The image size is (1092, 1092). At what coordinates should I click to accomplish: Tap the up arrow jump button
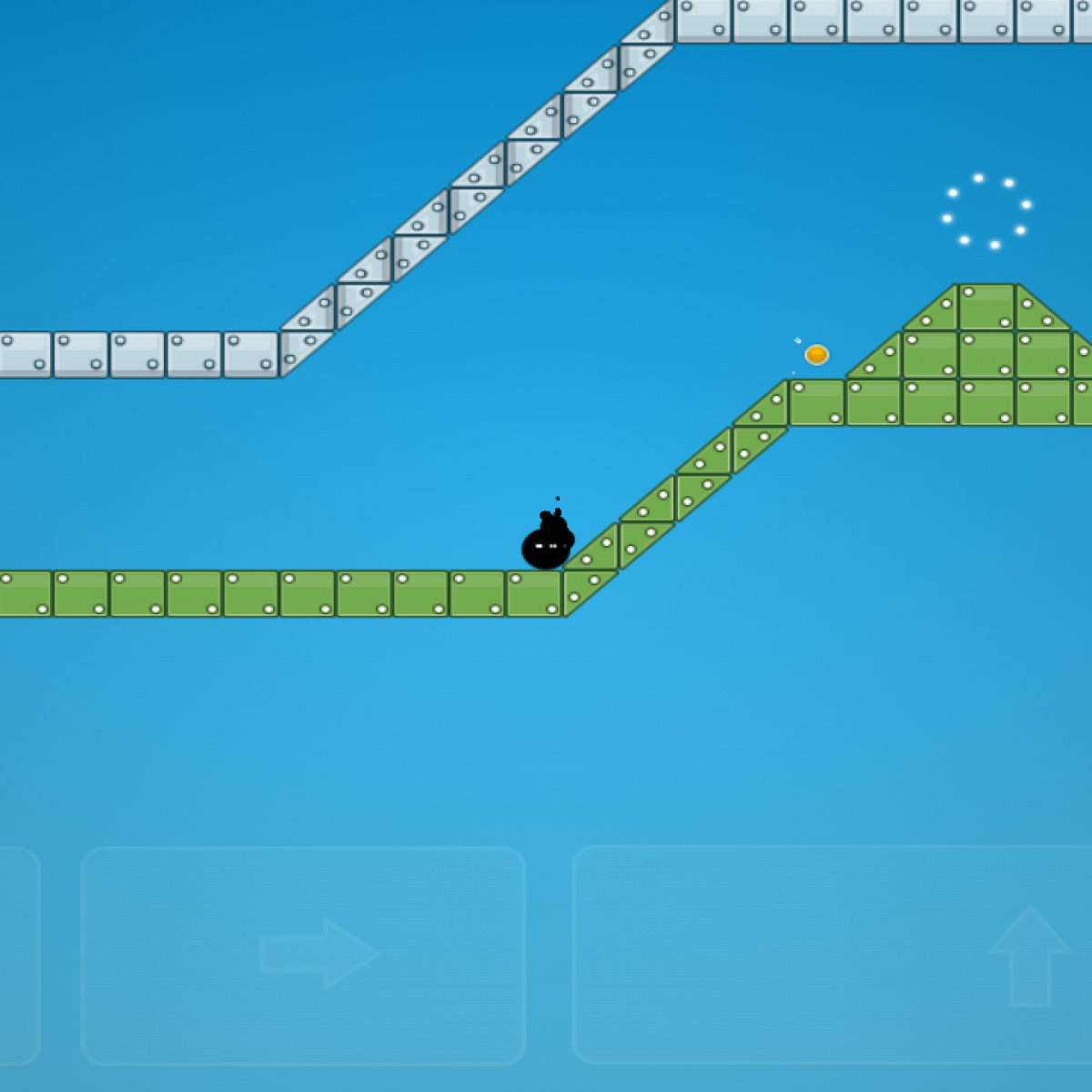tap(832, 955)
